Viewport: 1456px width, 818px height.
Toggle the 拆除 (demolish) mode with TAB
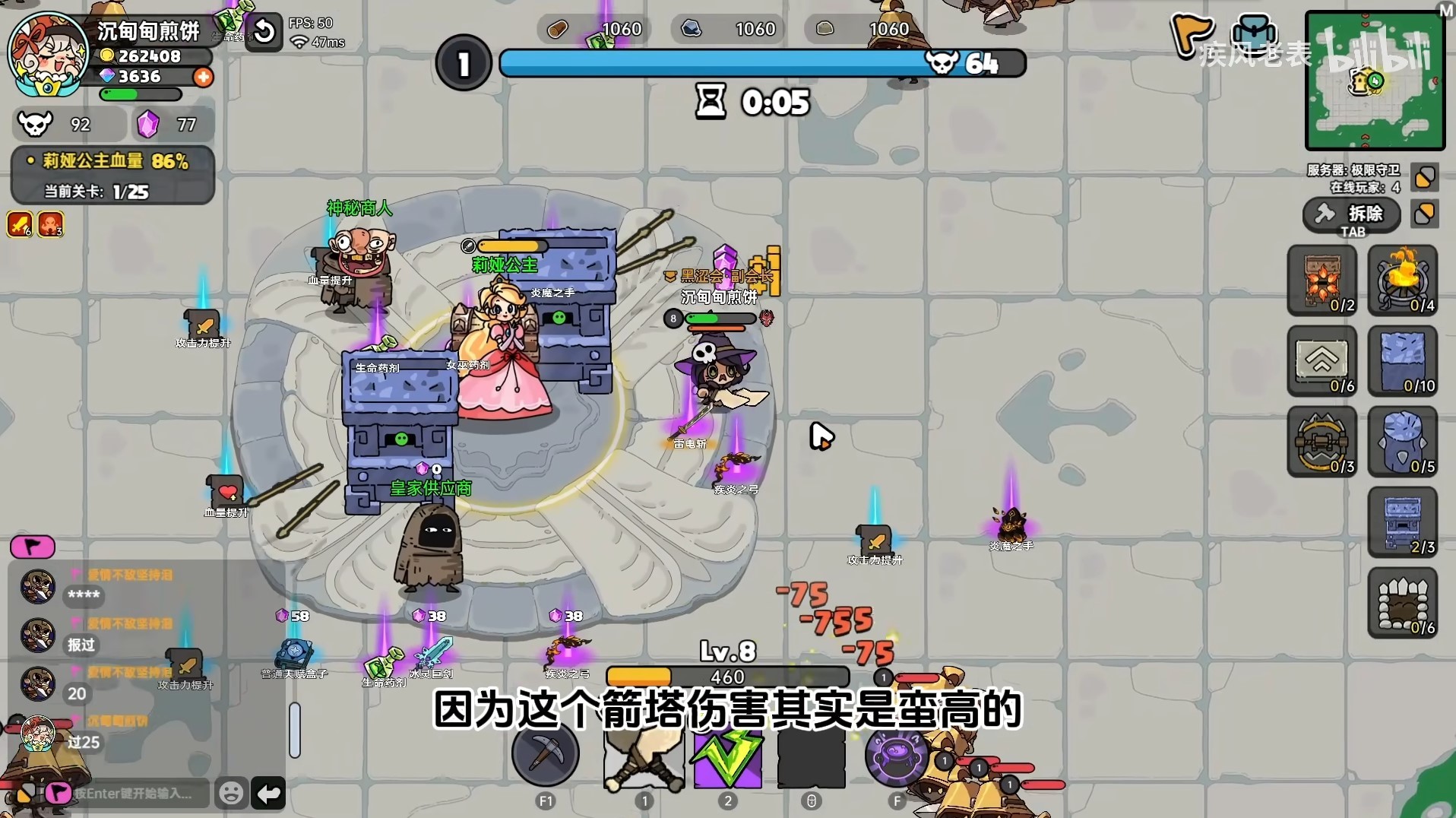click(1353, 216)
